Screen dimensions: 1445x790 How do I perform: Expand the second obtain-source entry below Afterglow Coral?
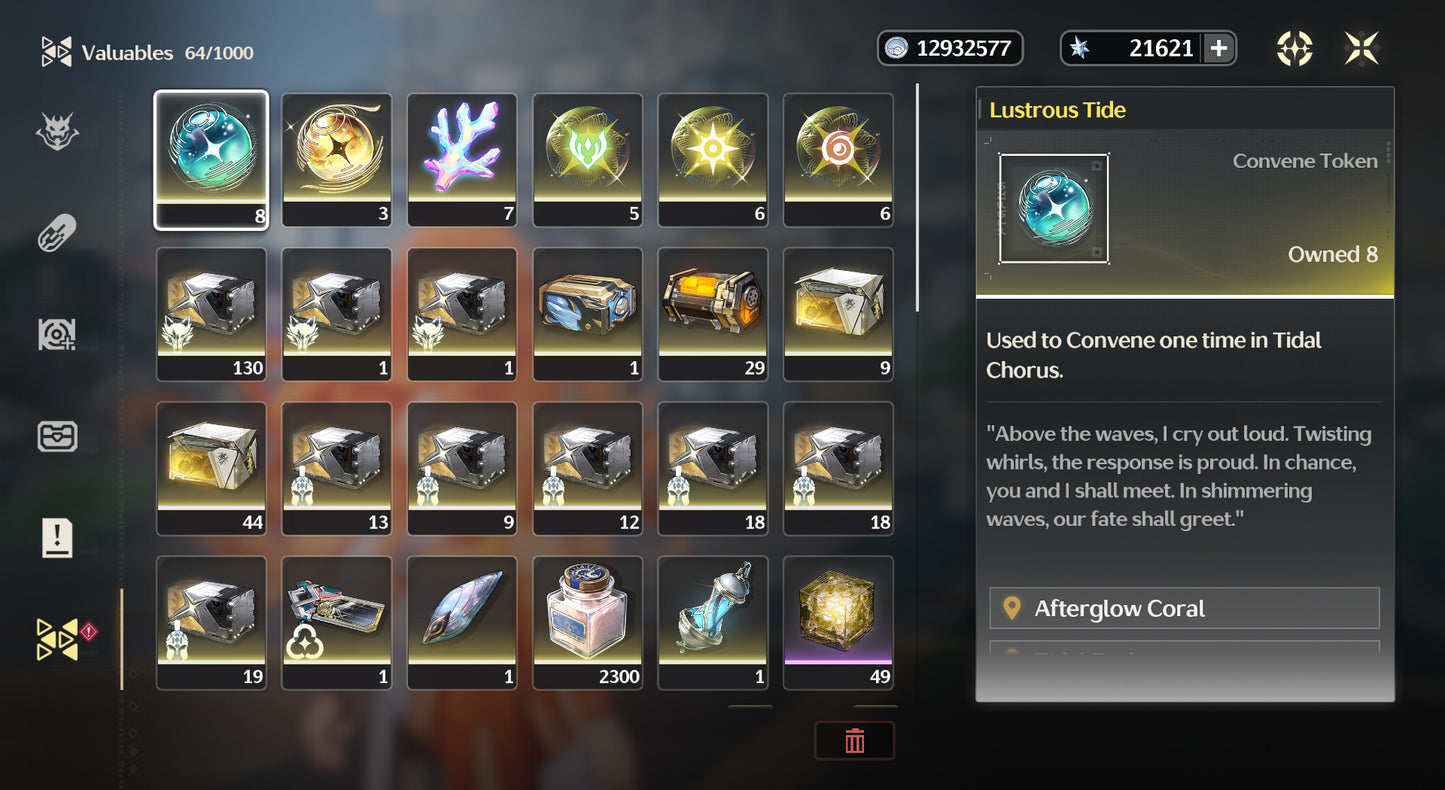pyautogui.click(x=1184, y=655)
